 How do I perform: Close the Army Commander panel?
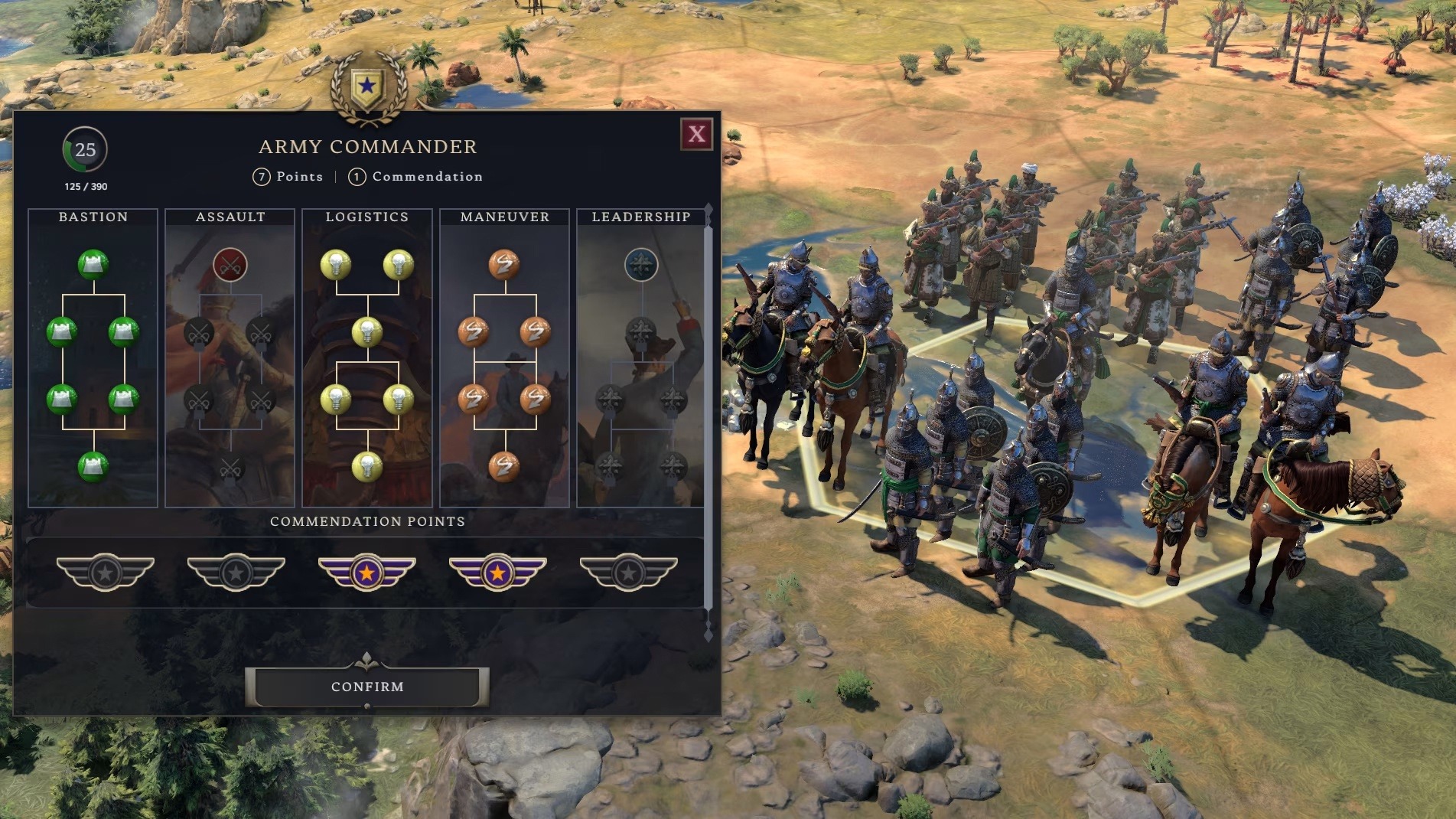(696, 134)
